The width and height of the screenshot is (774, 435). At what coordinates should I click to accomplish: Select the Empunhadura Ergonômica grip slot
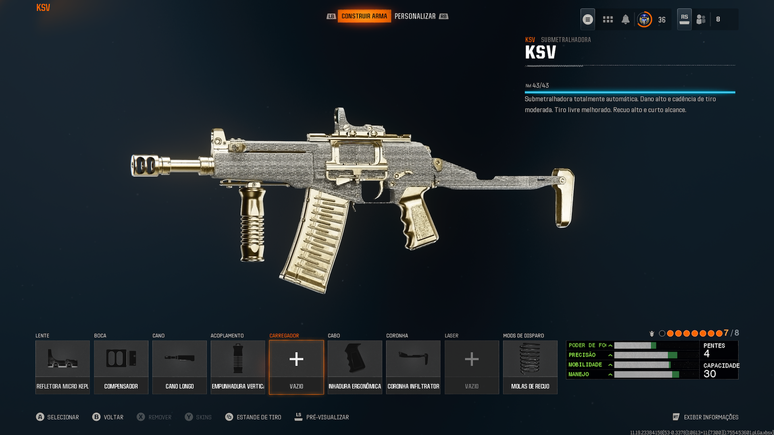pyautogui.click(x=355, y=366)
